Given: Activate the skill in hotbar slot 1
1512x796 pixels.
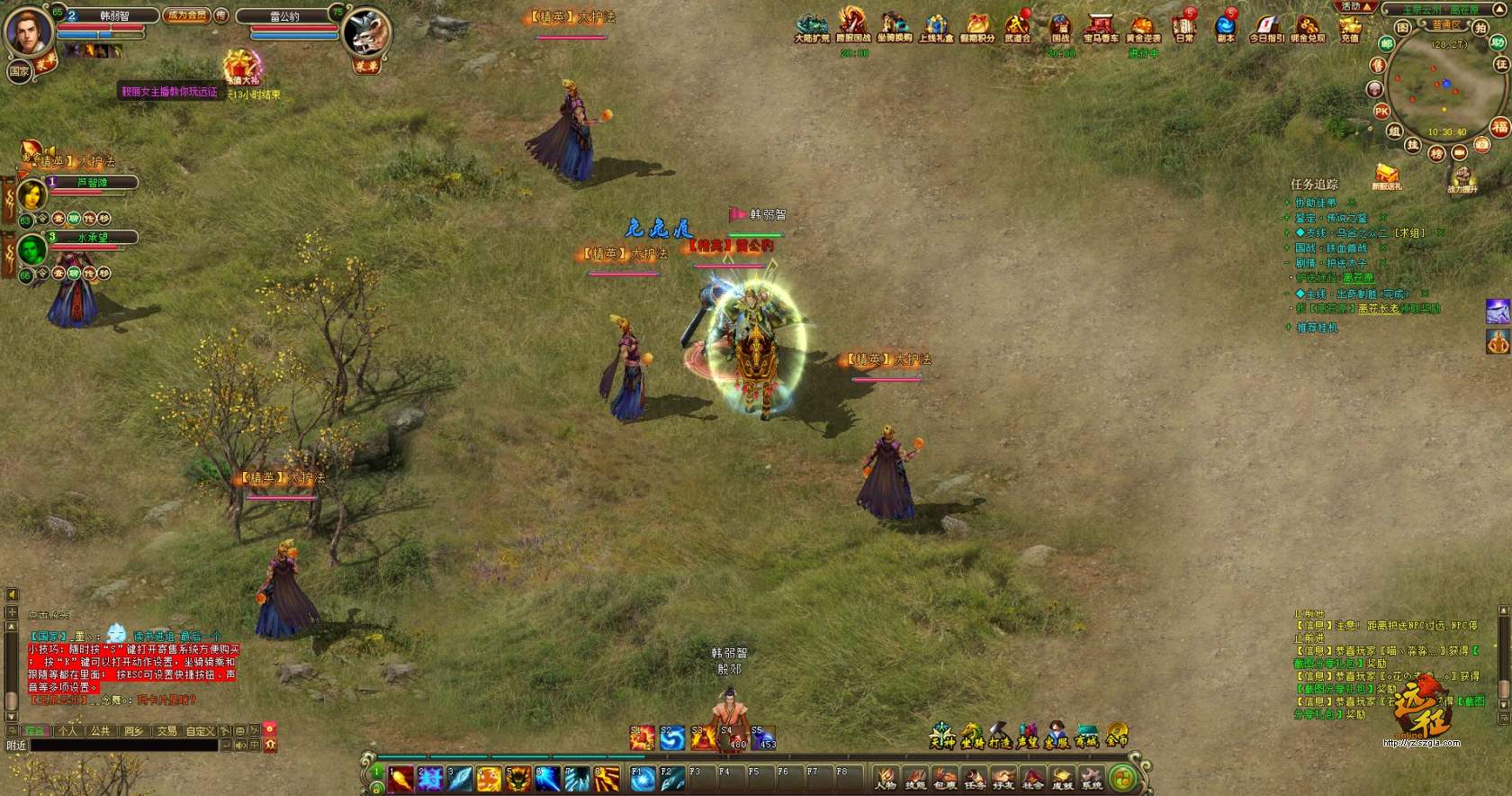Looking at the screenshot, I should (400, 779).
